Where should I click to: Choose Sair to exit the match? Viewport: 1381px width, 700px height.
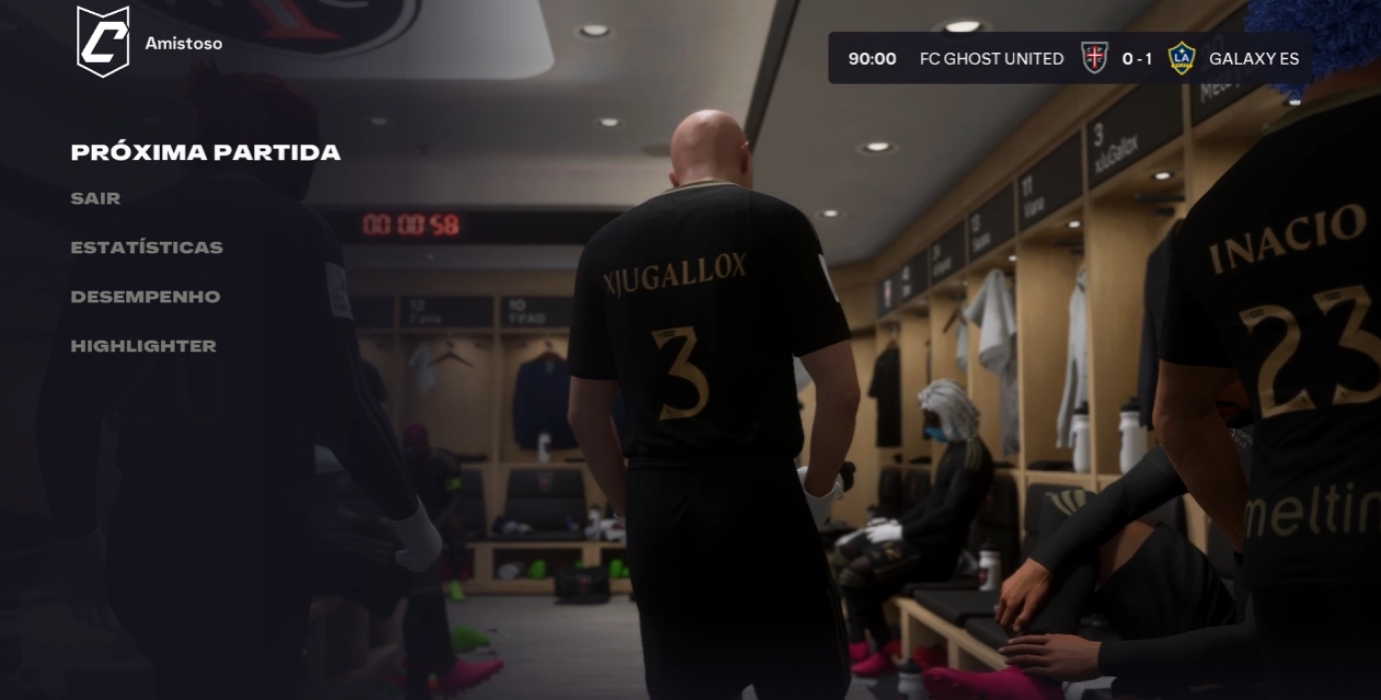(x=95, y=198)
